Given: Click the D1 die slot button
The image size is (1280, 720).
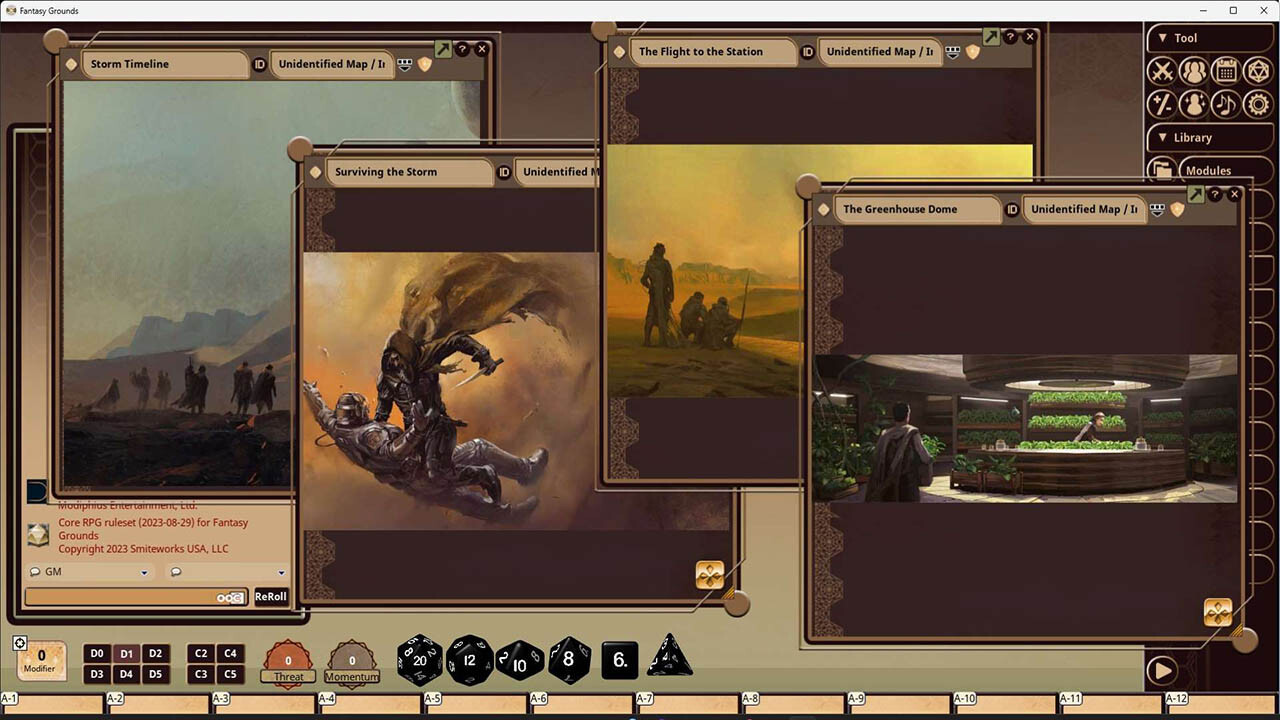Looking at the screenshot, I should tap(126, 653).
